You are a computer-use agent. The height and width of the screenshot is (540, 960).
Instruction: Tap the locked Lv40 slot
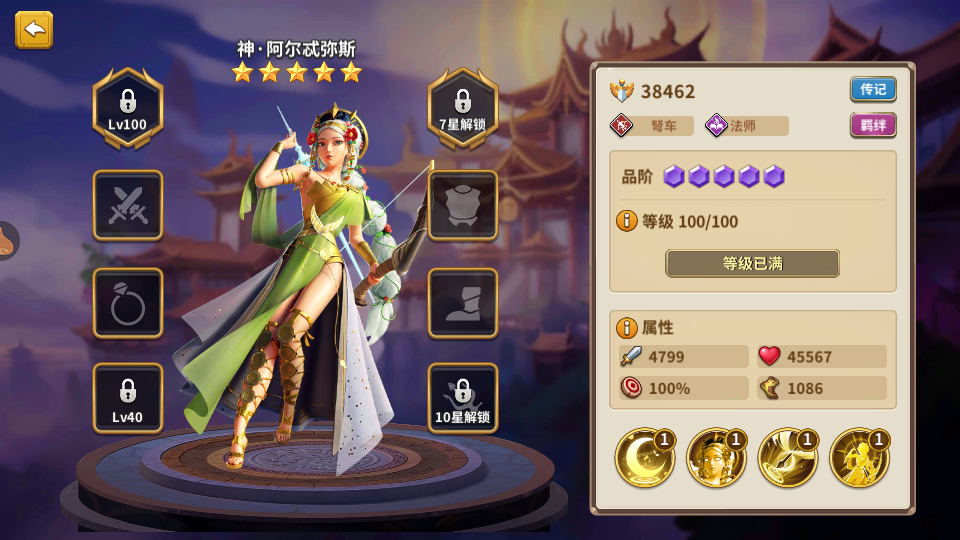[128, 398]
